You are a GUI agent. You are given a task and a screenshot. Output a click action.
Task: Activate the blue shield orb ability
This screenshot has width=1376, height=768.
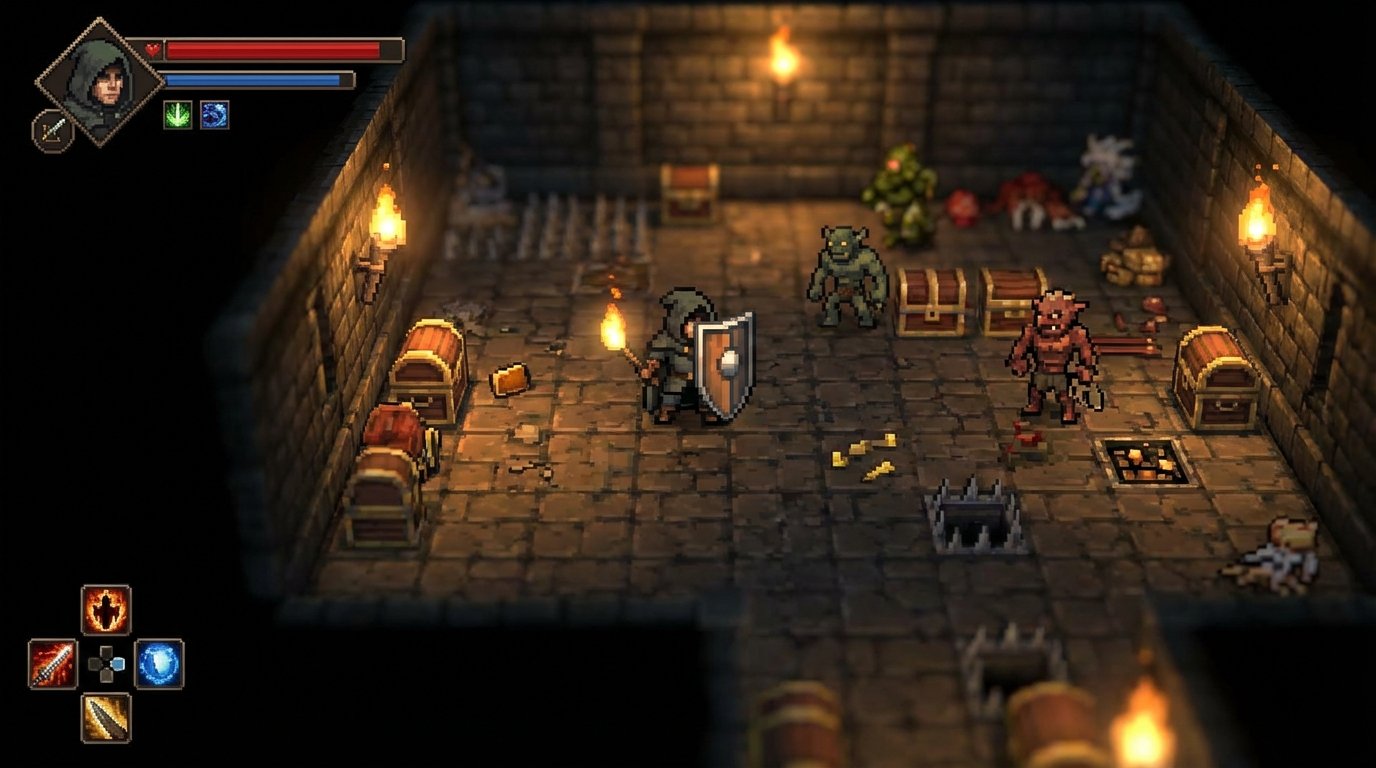click(160, 660)
